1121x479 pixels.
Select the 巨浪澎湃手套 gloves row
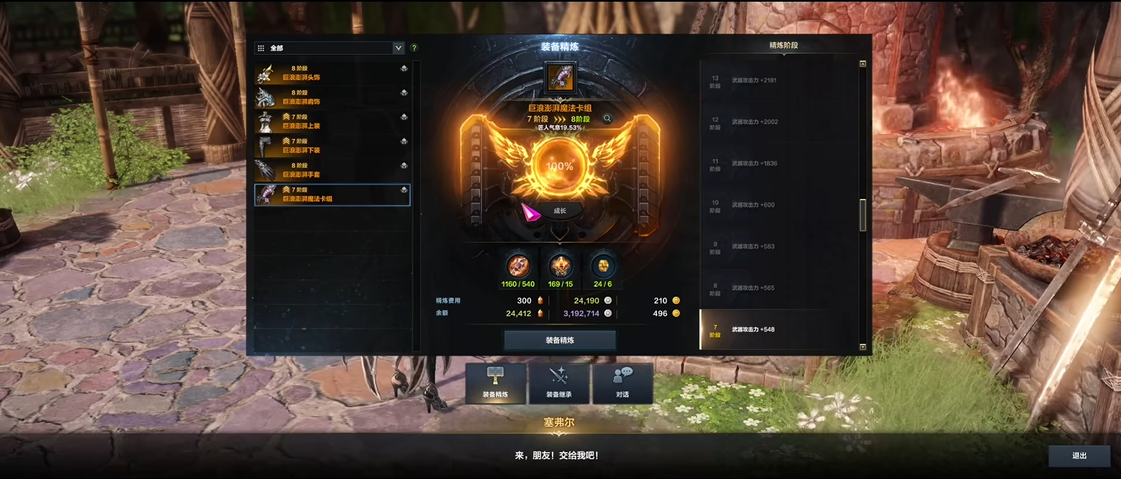332,170
